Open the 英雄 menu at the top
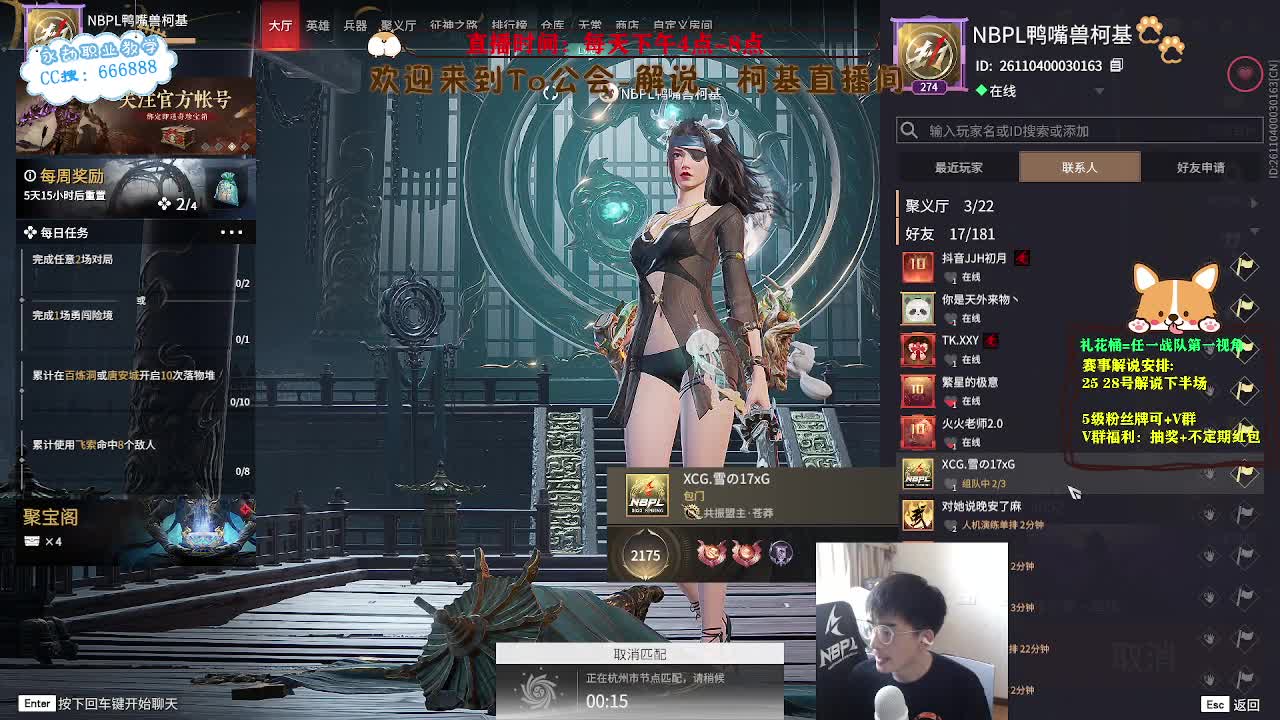 [316, 24]
